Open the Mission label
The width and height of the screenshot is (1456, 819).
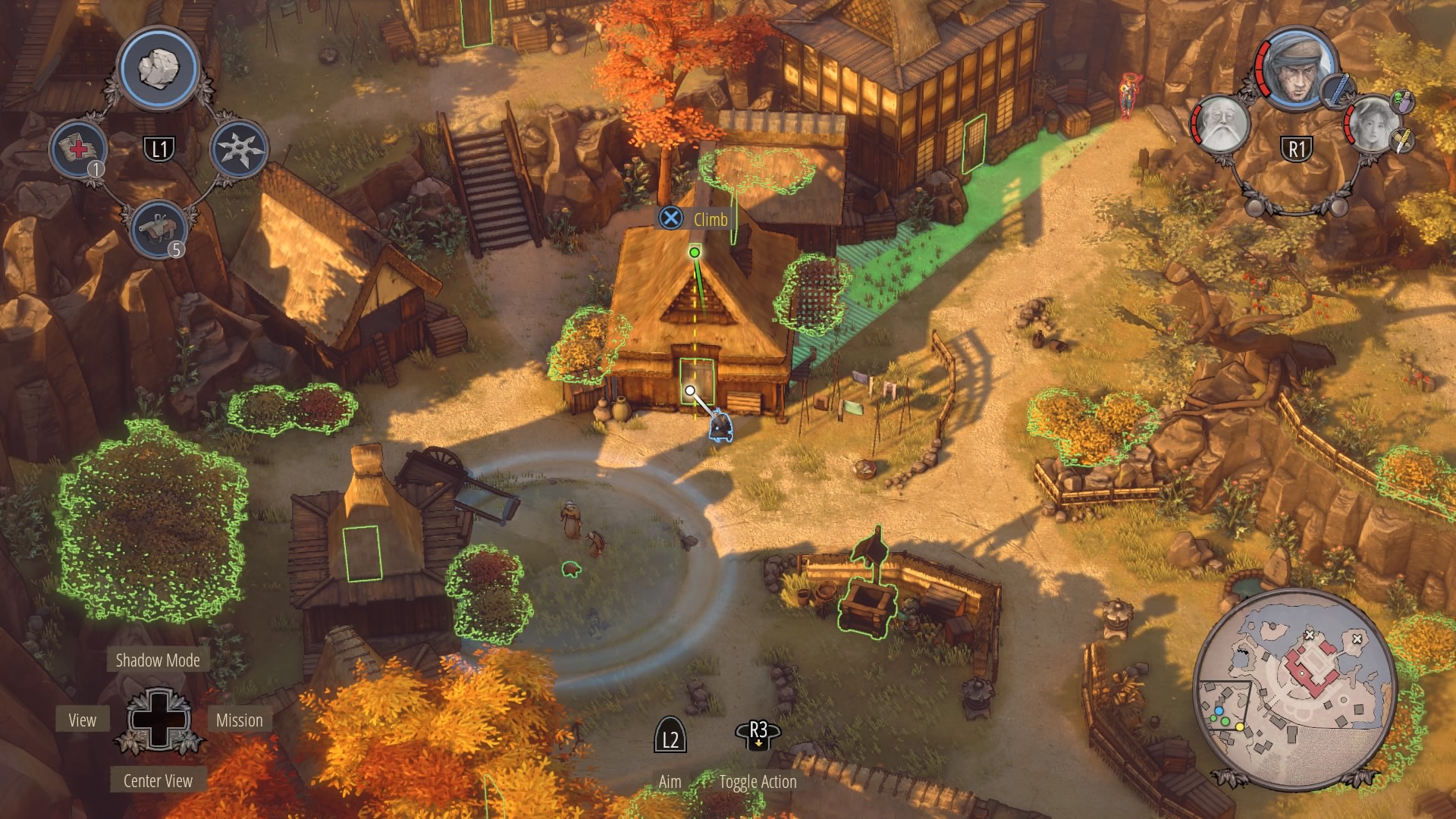click(x=239, y=720)
